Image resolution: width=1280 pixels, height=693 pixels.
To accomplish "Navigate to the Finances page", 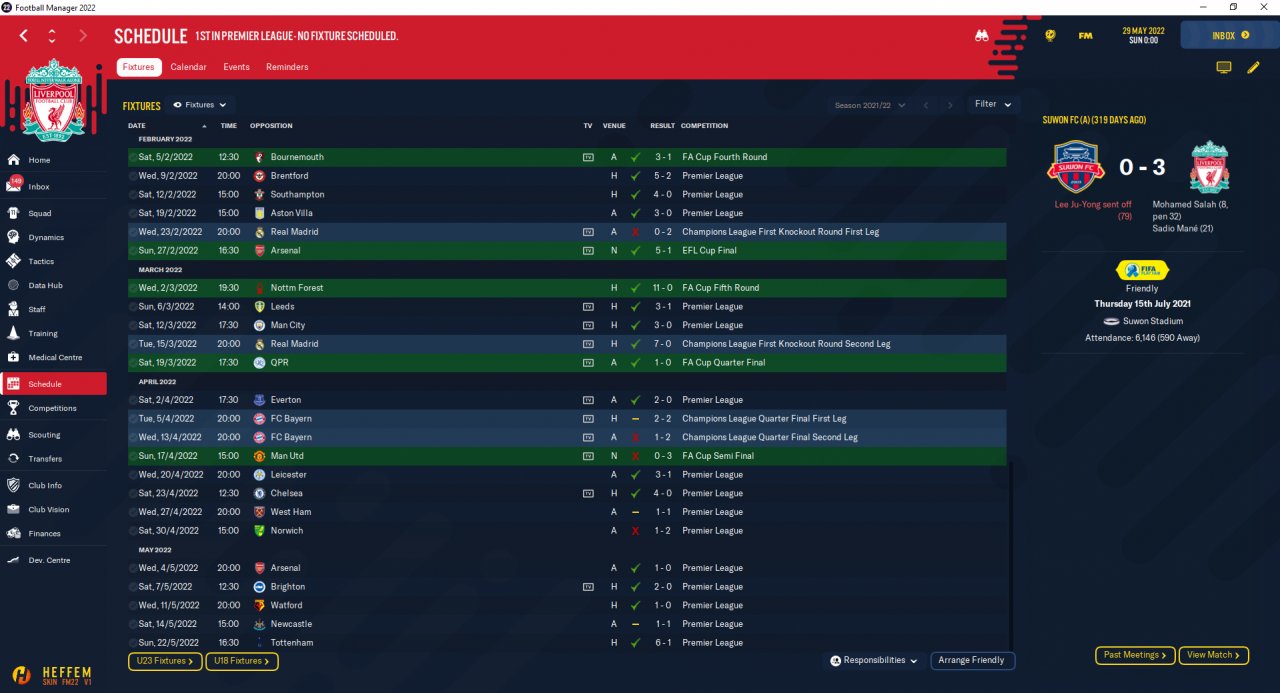I will click(44, 534).
